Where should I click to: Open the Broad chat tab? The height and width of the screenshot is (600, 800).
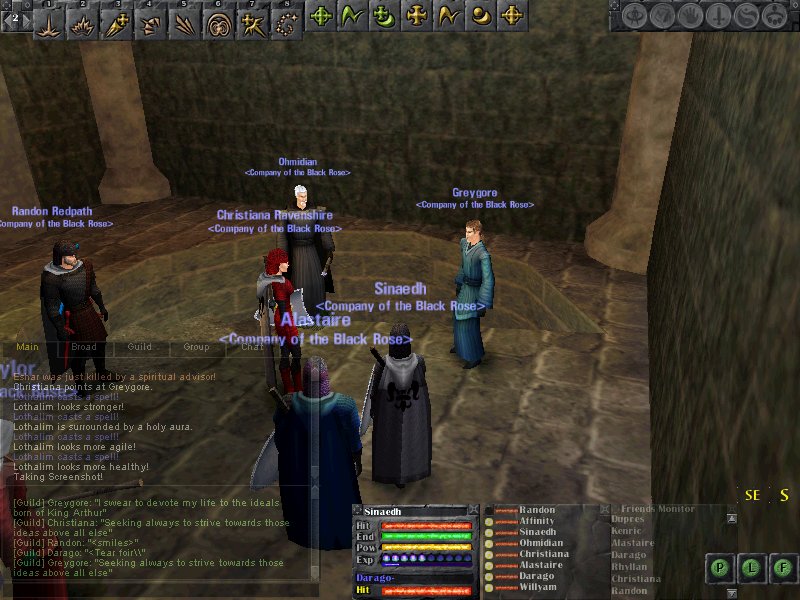[x=83, y=347]
